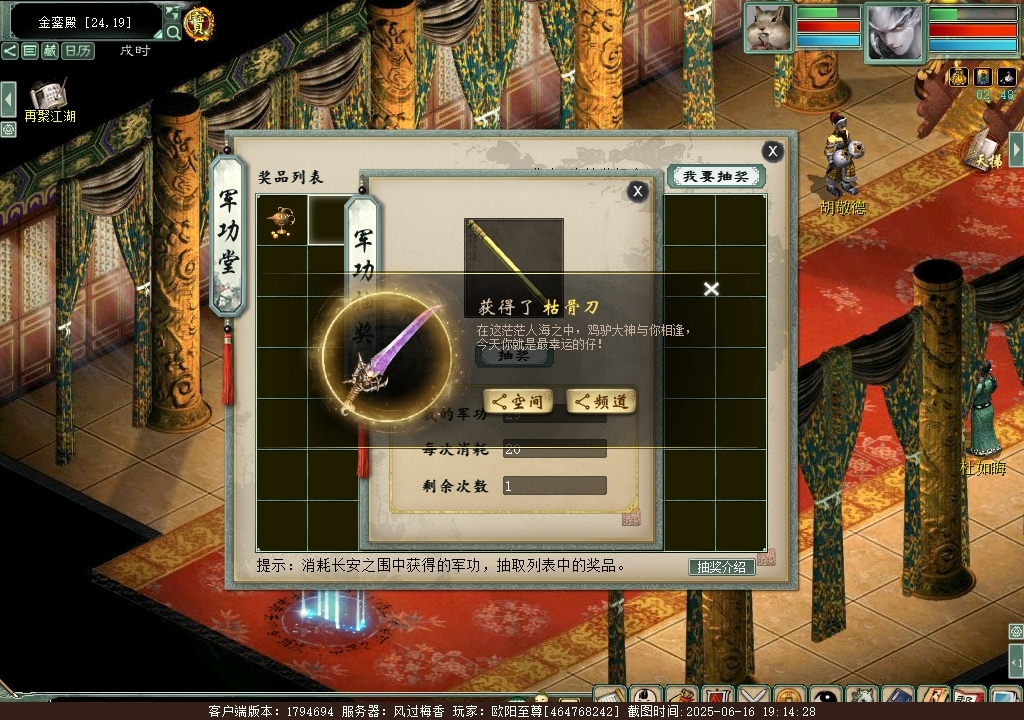Viewport: 1024px width, 720px height.
Task: Collapse the left side panel arrow
Action: [8, 98]
